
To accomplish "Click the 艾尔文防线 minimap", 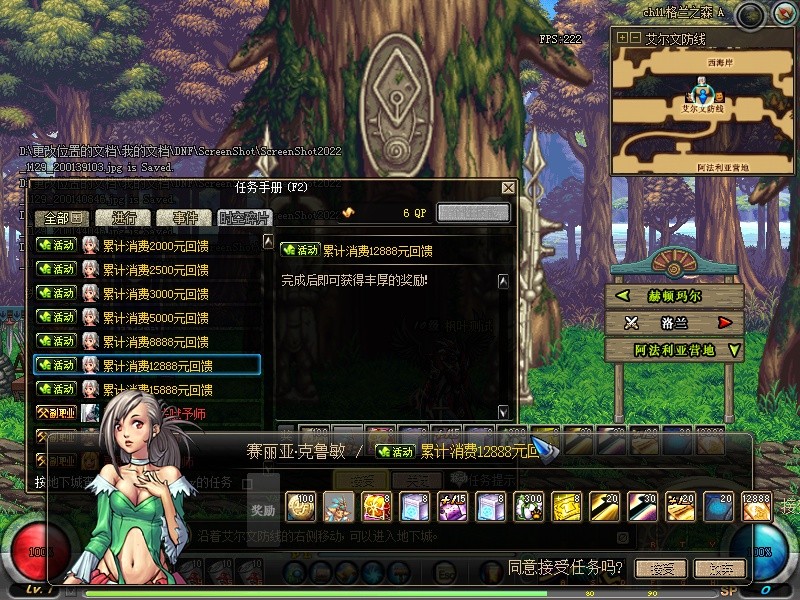I will coord(701,105).
